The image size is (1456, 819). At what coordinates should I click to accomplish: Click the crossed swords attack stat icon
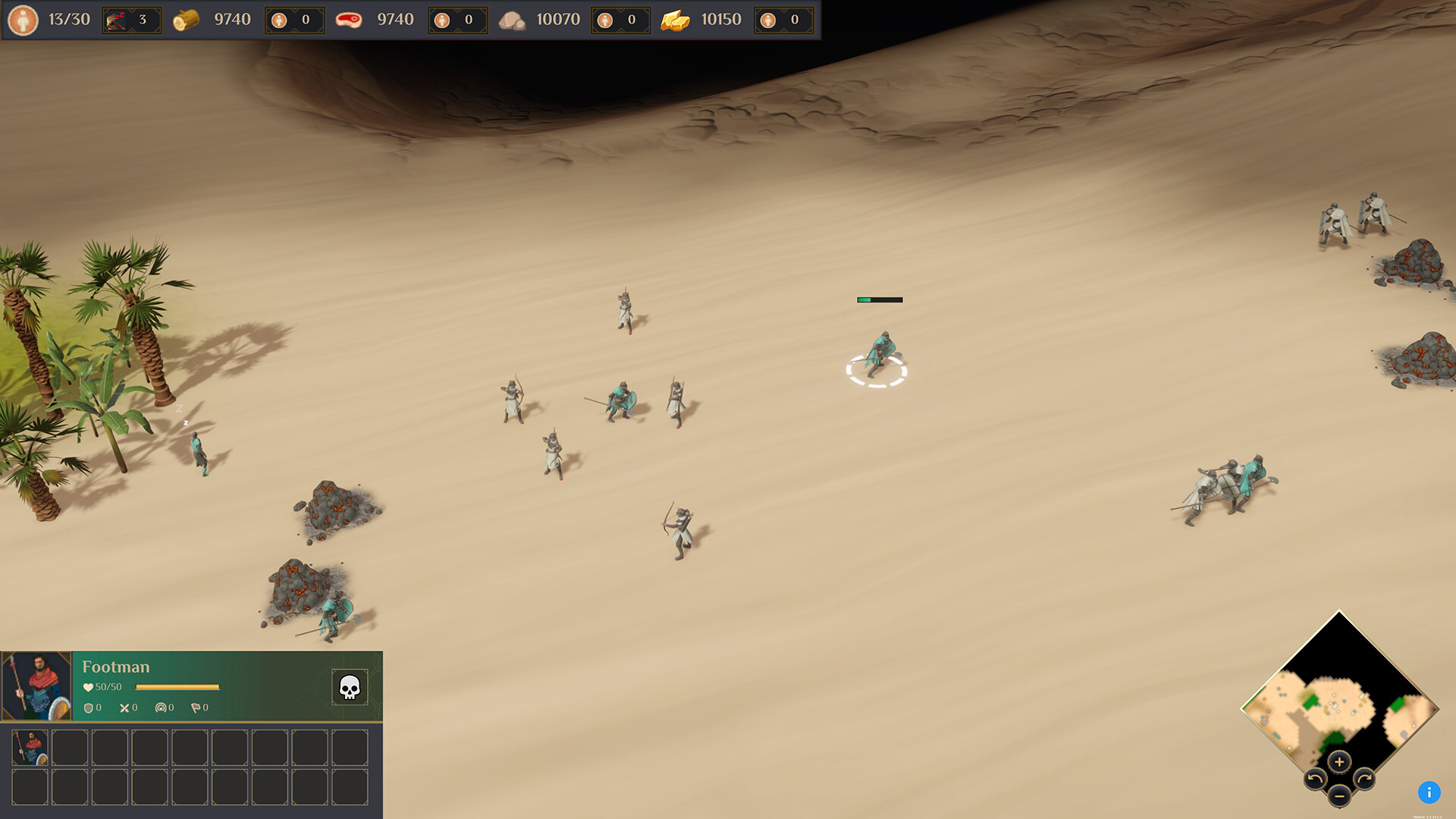[x=124, y=708]
